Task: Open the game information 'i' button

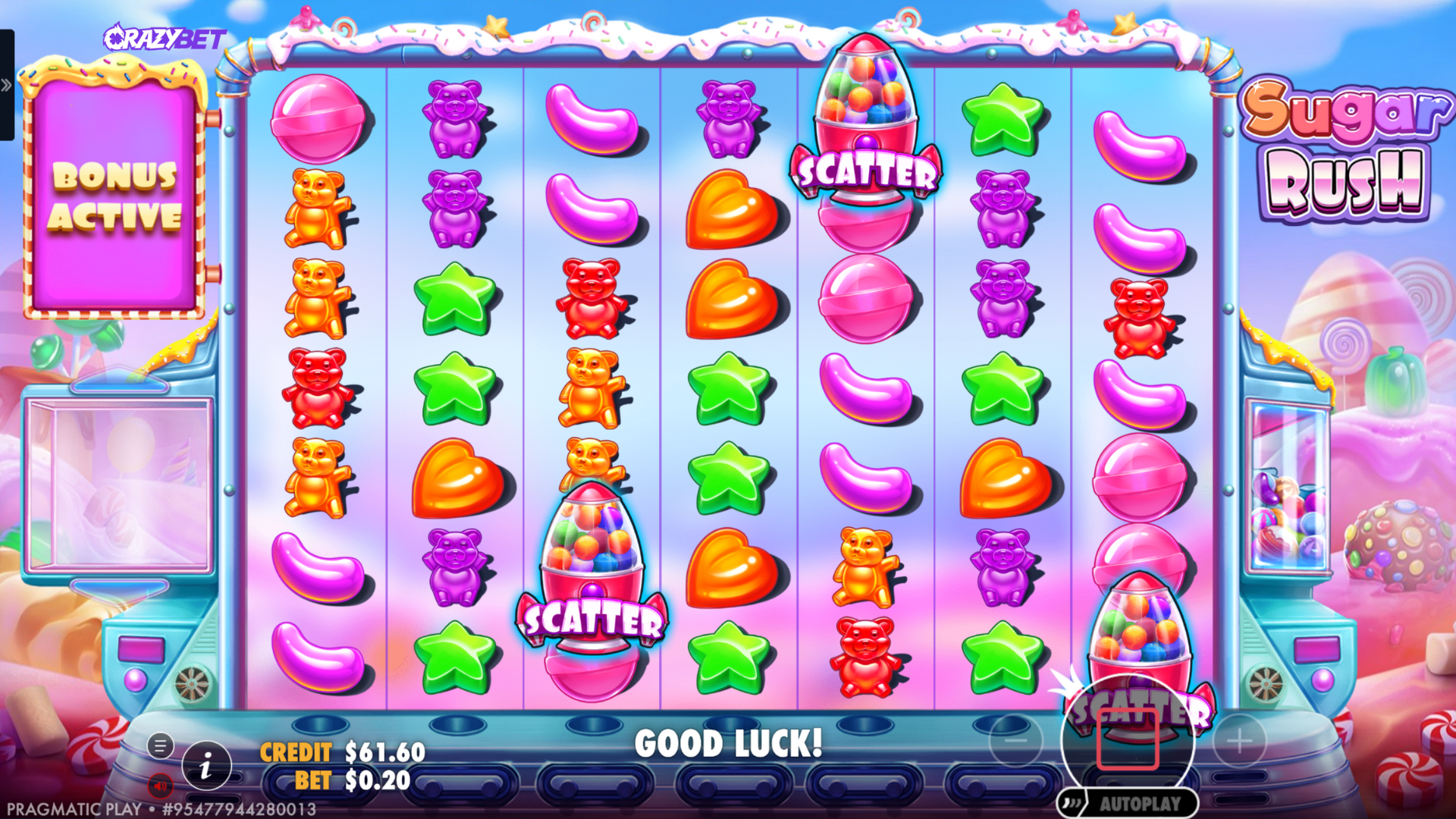Action: 206,767
